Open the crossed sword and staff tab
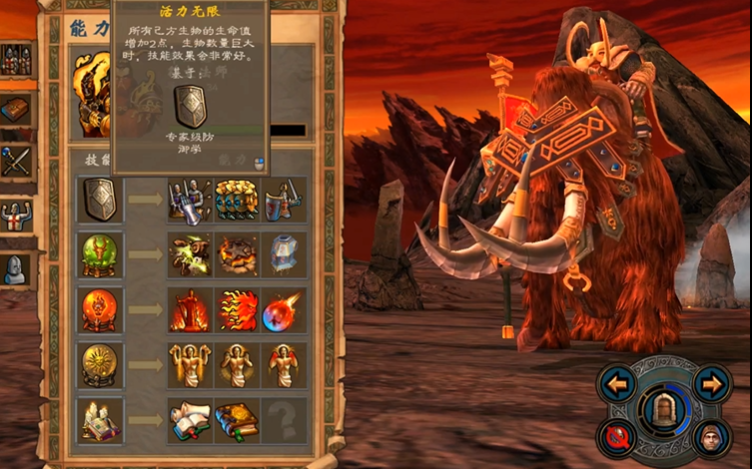 point(15,161)
